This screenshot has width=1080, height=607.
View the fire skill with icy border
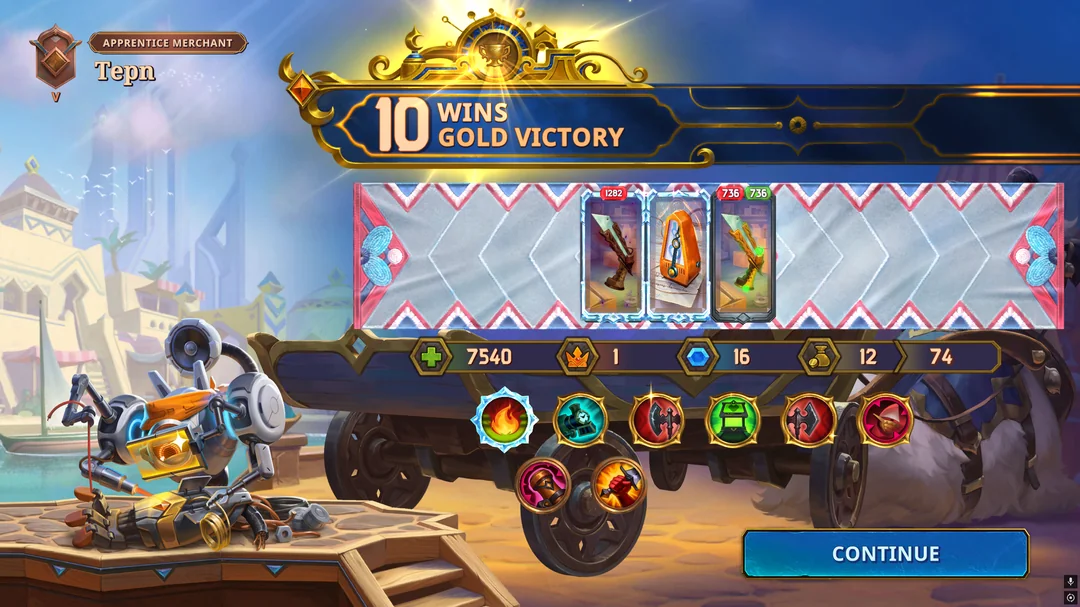[504, 419]
